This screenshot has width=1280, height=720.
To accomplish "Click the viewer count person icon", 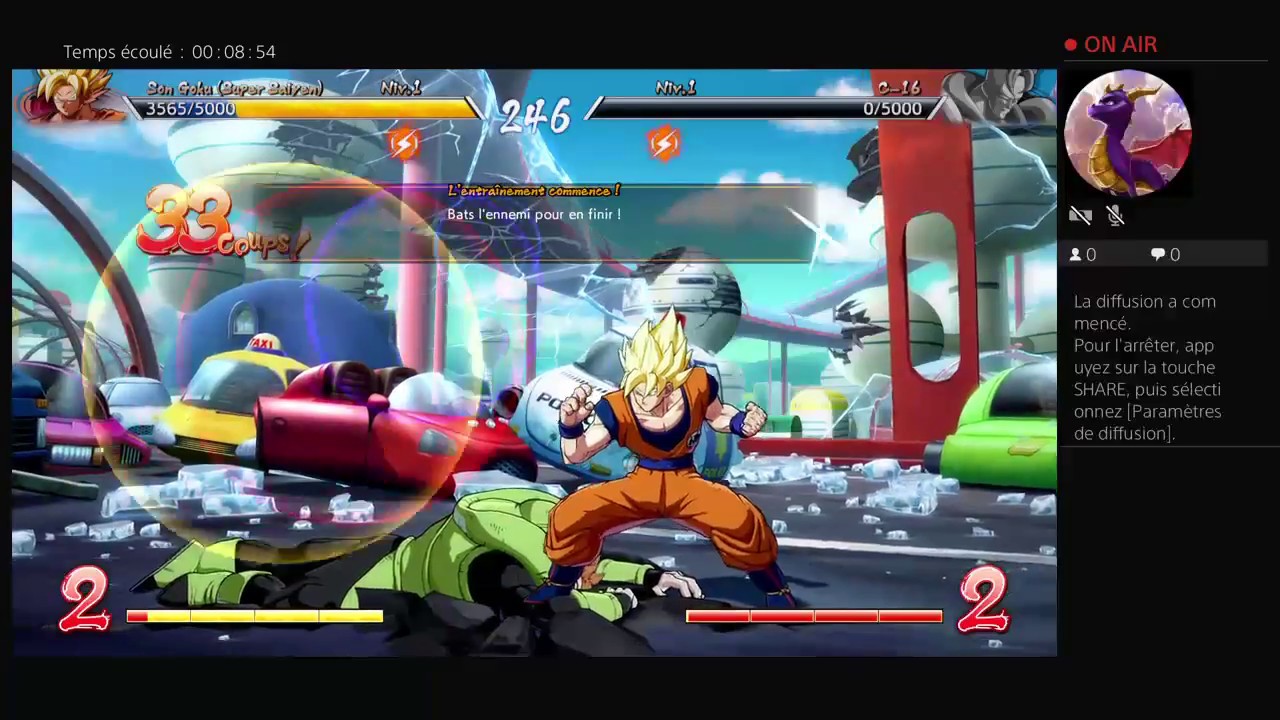I will 1078,254.
